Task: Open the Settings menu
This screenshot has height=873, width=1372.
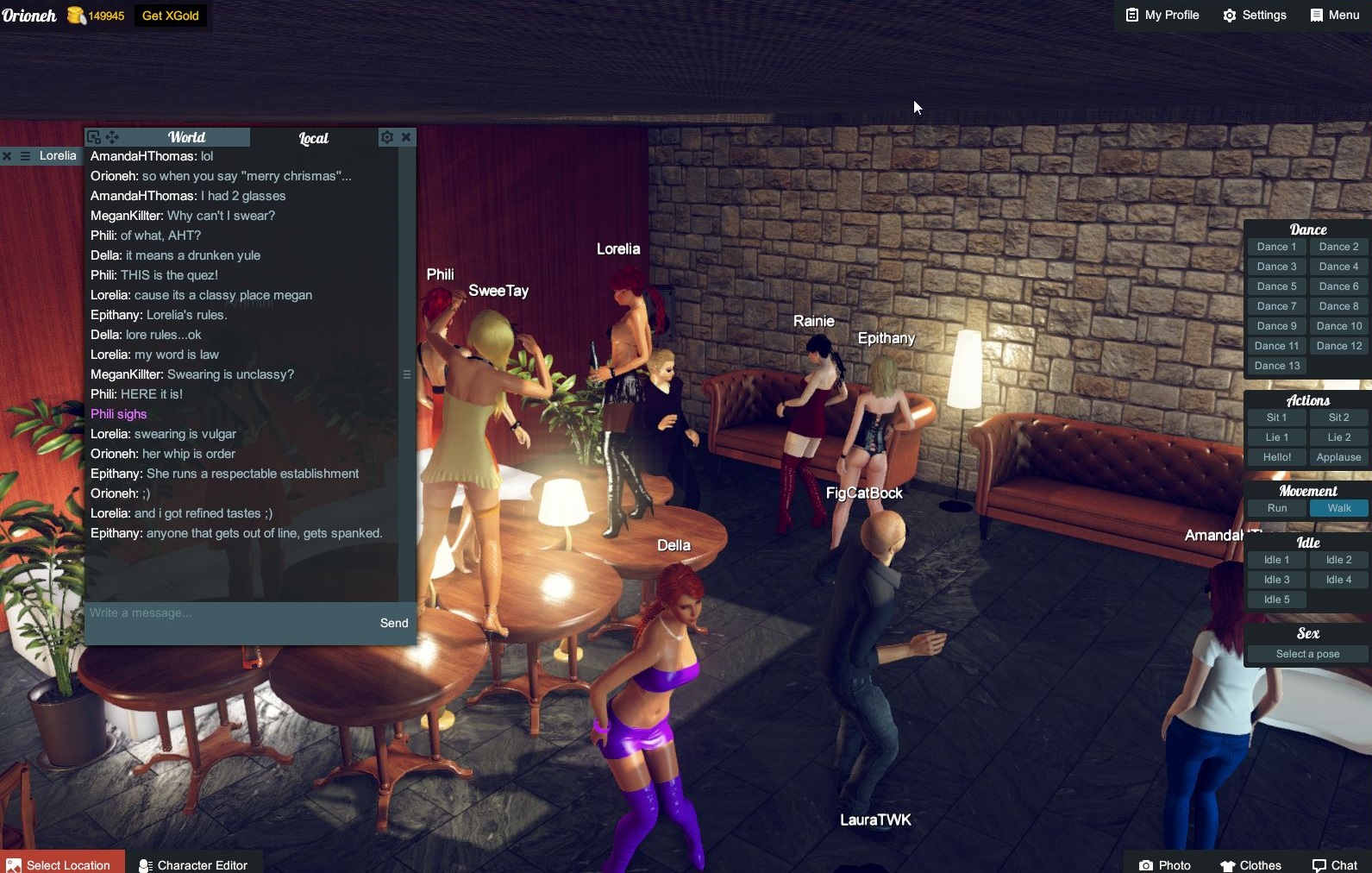Action: [1254, 16]
